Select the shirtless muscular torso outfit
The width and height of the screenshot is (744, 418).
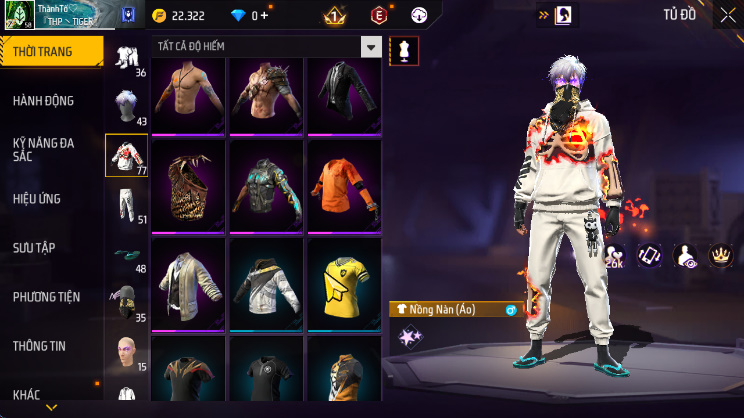coord(189,93)
